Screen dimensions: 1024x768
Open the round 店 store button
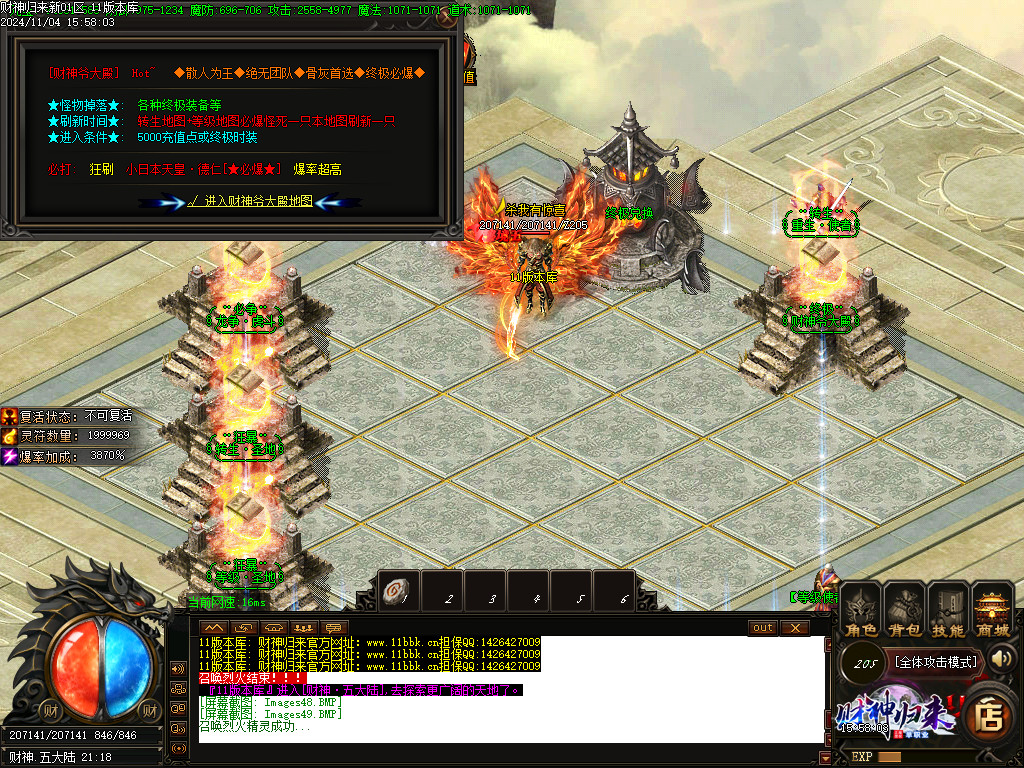989,714
